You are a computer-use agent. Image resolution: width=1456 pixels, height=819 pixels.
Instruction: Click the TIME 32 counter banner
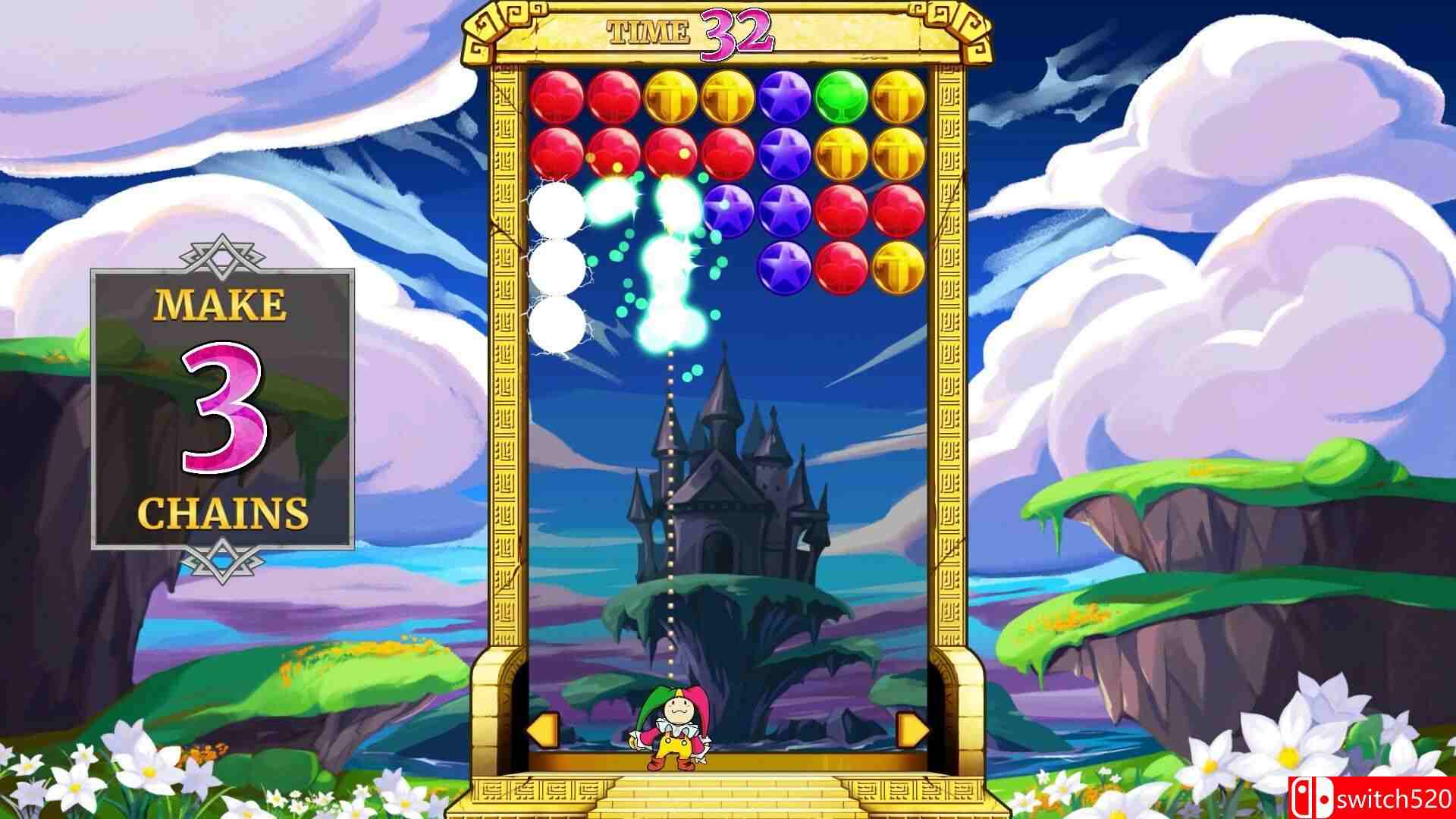[690, 32]
